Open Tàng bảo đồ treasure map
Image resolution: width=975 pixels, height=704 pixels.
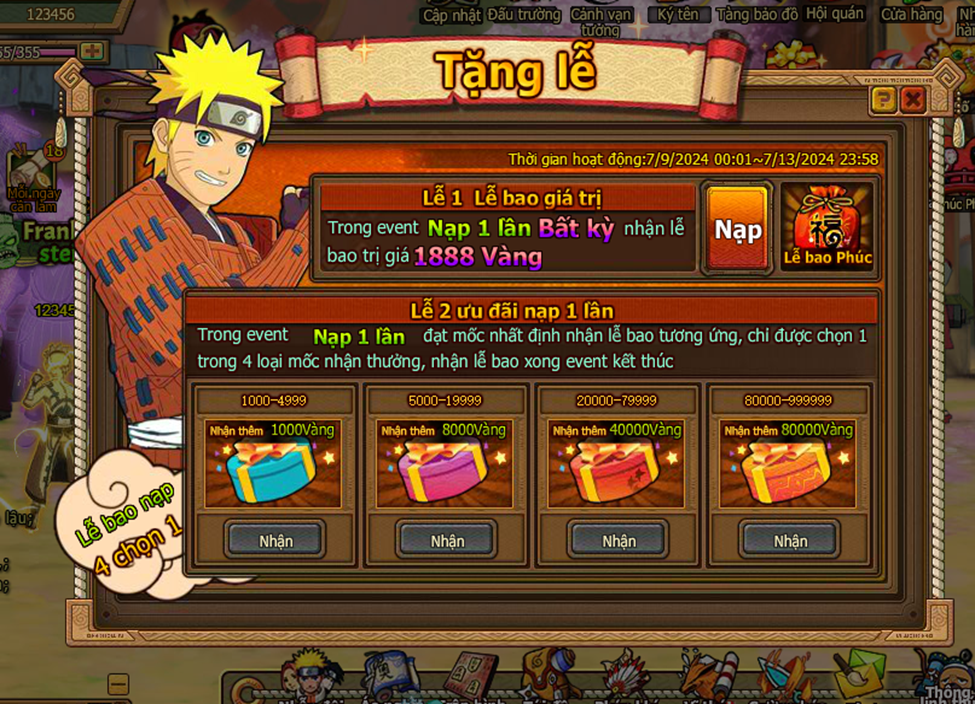click(x=758, y=14)
